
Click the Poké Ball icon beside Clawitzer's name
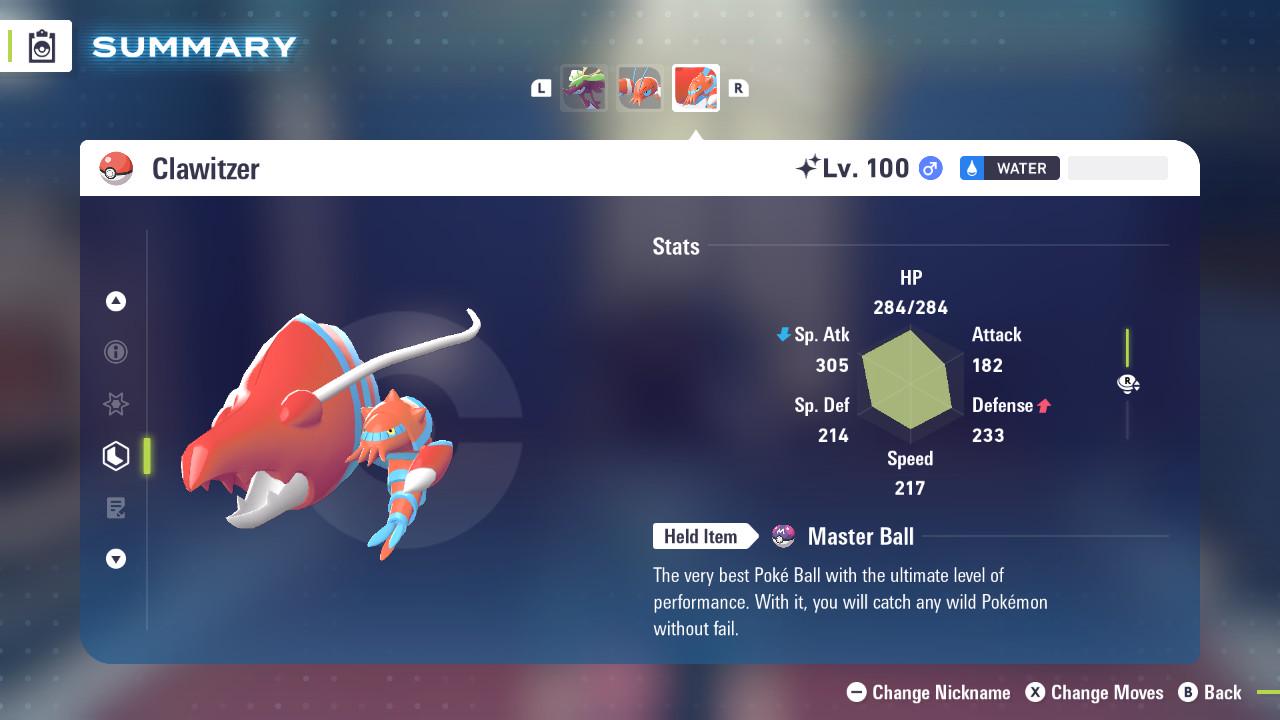click(115, 168)
